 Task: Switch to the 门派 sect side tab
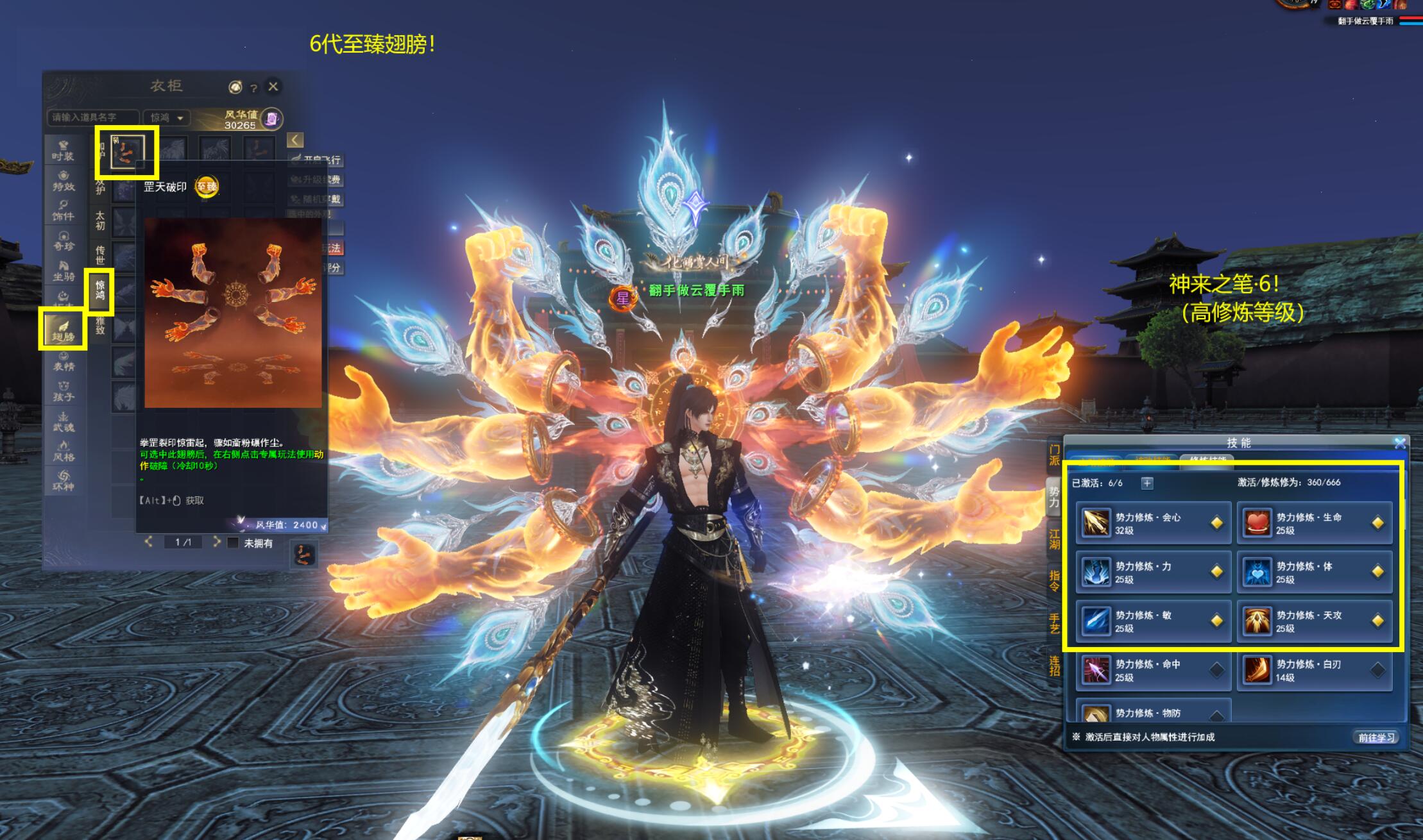tap(1054, 455)
